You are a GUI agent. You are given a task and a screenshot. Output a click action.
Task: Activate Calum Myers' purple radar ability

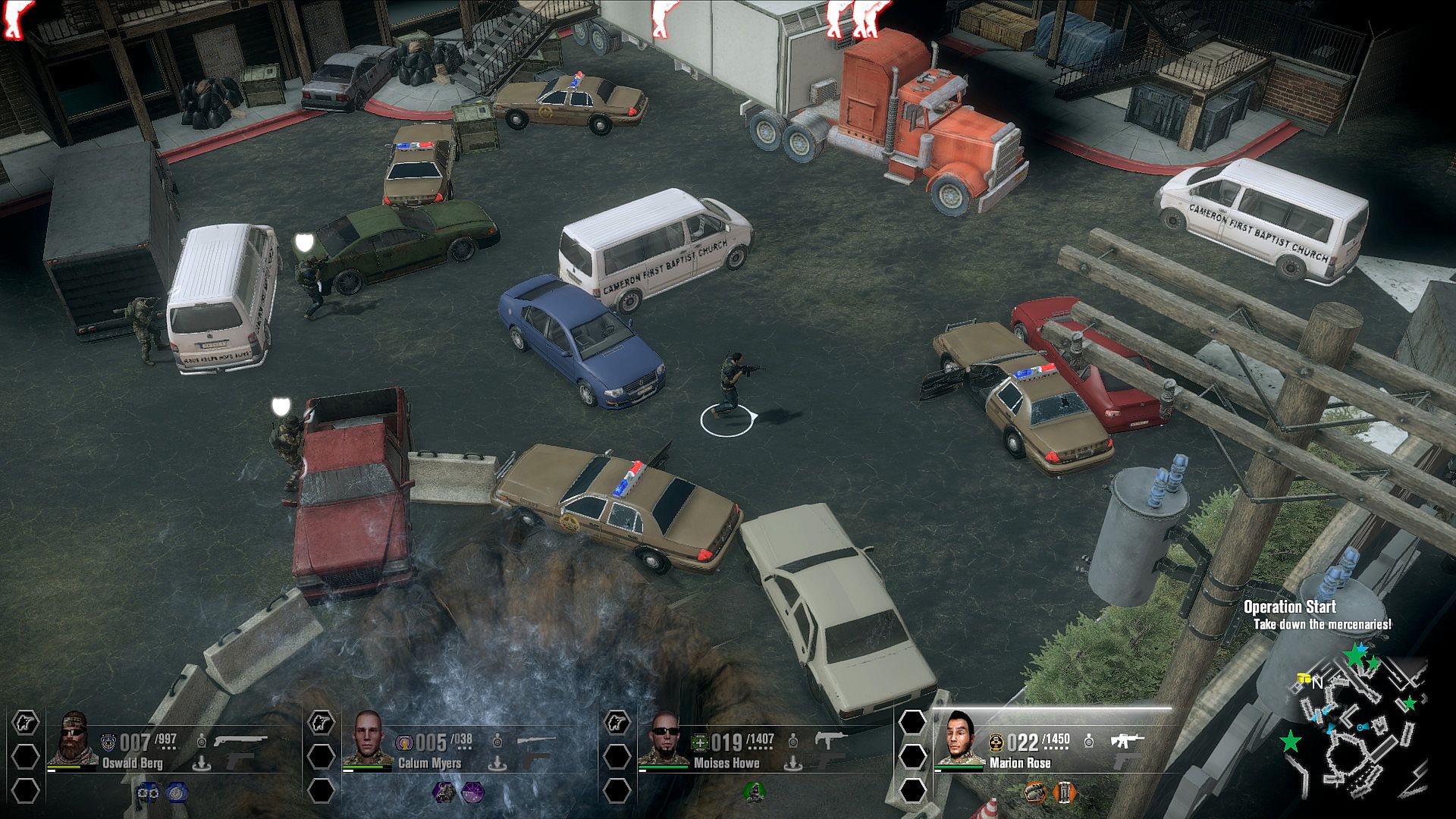[x=471, y=792]
